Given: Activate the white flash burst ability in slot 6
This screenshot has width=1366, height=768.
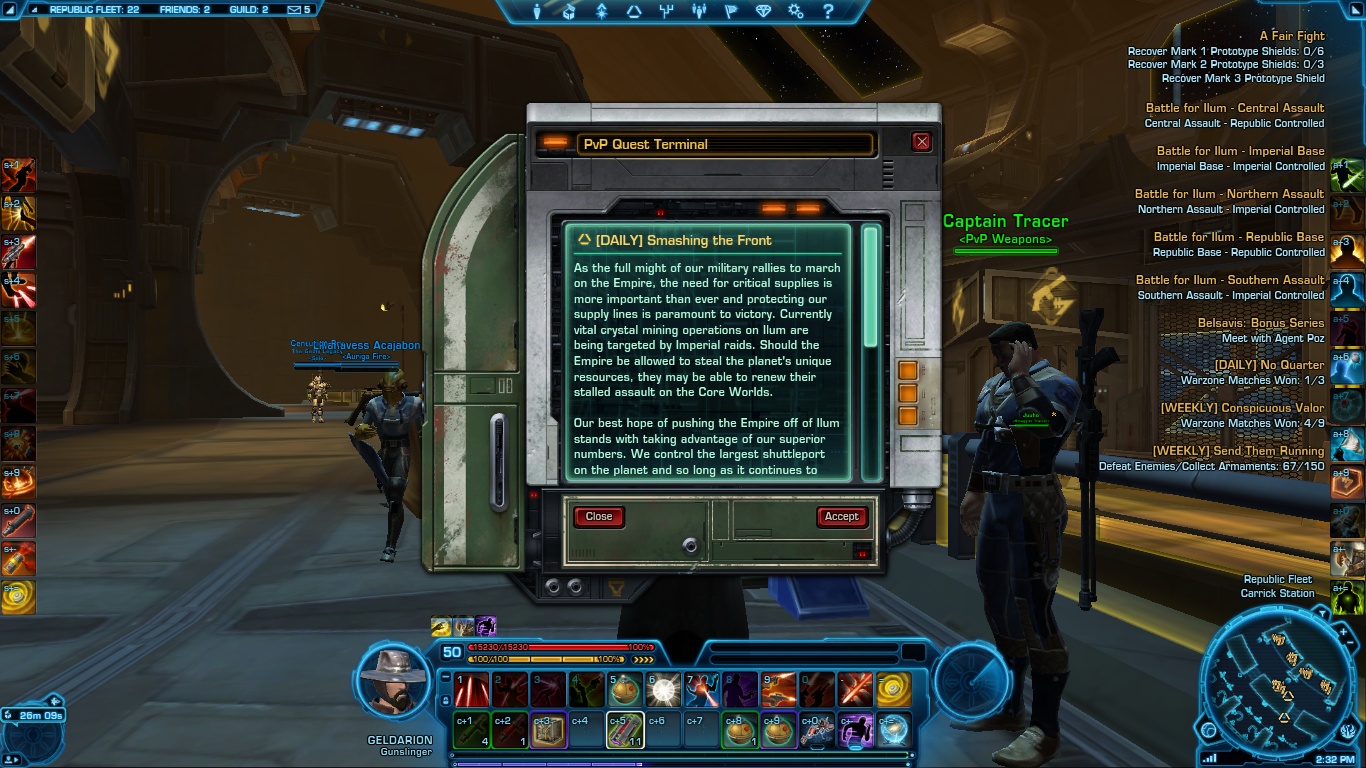Looking at the screenshot, I should pyautogui.click(x=663, y=689).
